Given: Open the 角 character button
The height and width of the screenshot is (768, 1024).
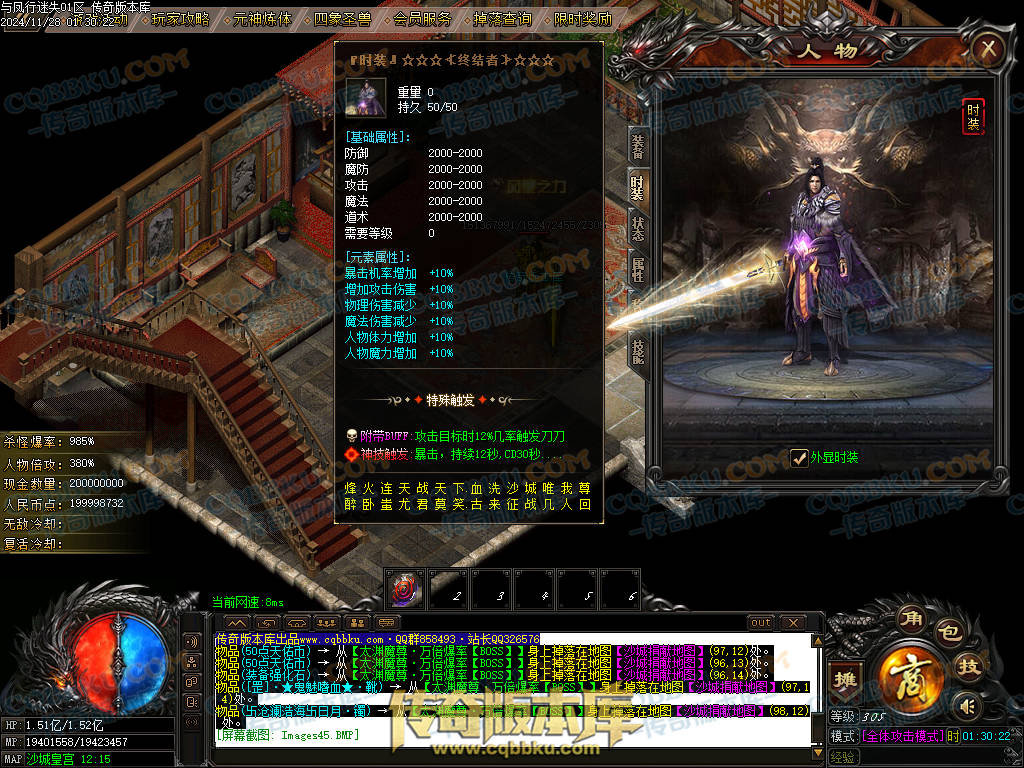Looking at the screenshot, I should pos(910,615).
